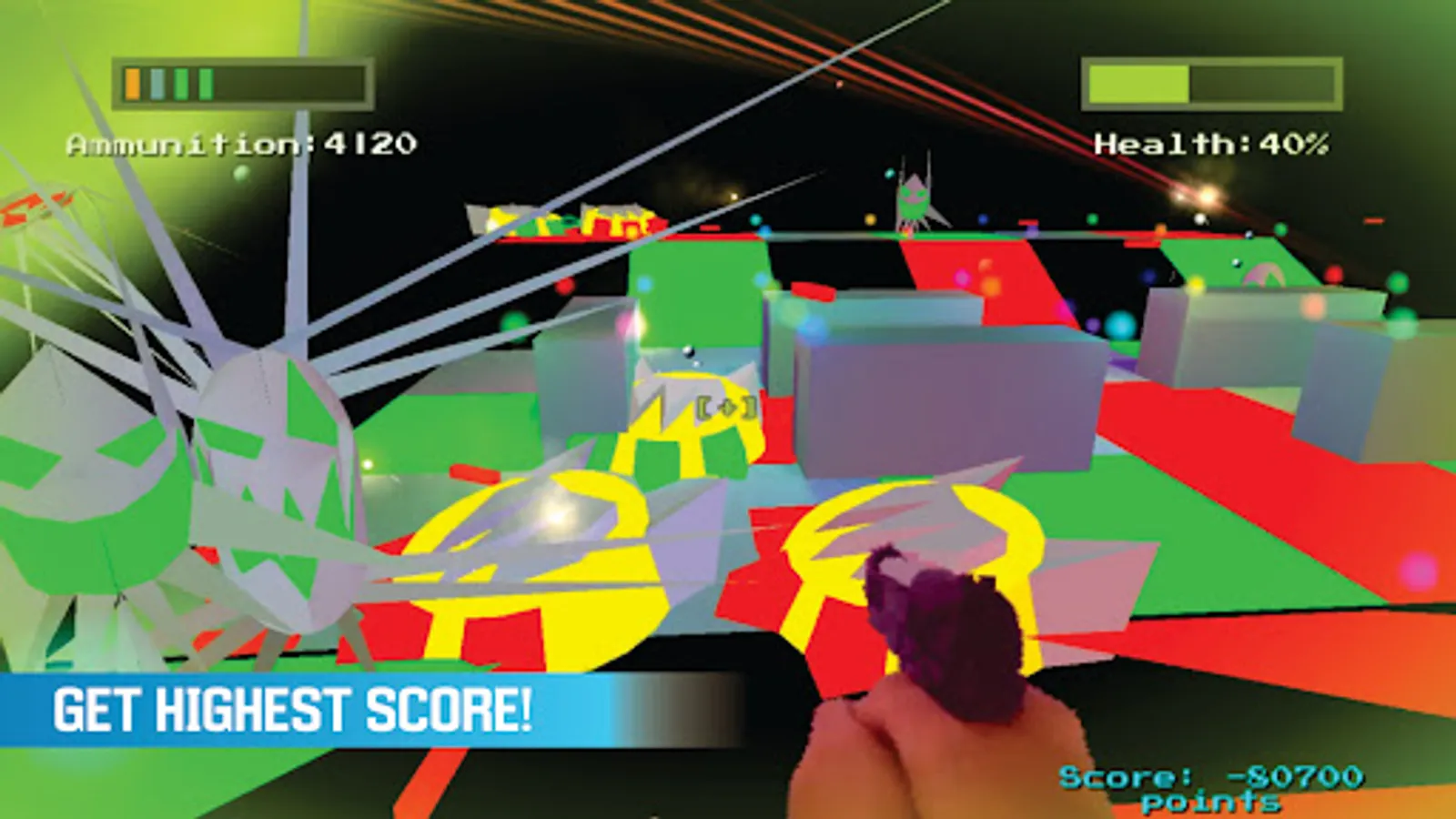Click the green health bar fill
Screen dimensions: 1456x819
[x=1137, y=85]
